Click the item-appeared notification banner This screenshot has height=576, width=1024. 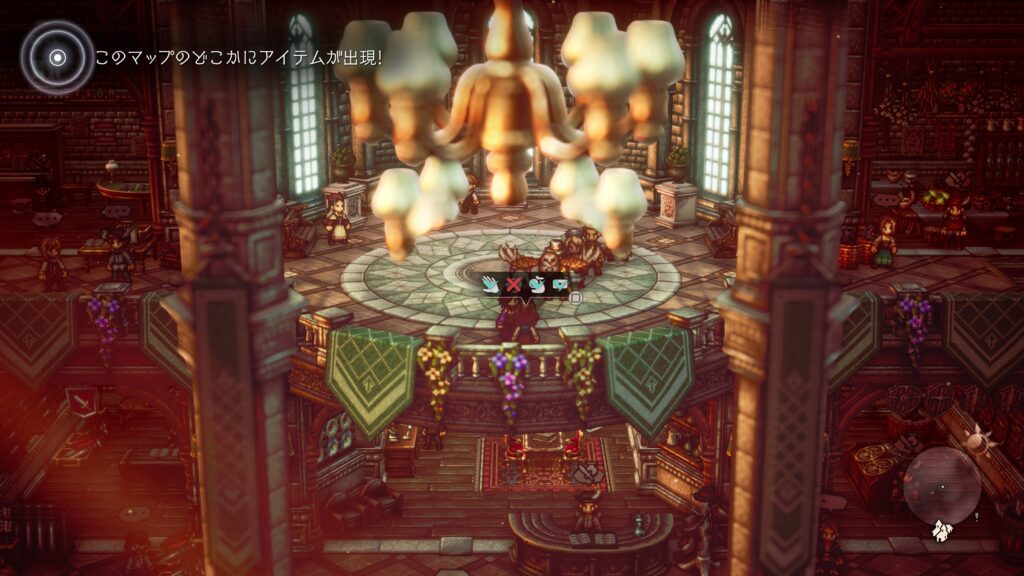(x=238, y=58)
